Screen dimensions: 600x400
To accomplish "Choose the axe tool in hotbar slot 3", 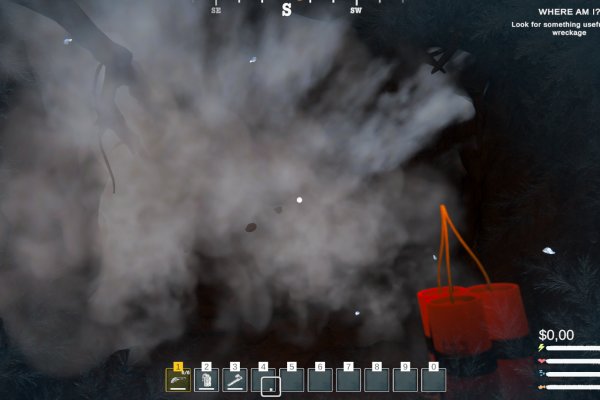I will tap(235, 380).
